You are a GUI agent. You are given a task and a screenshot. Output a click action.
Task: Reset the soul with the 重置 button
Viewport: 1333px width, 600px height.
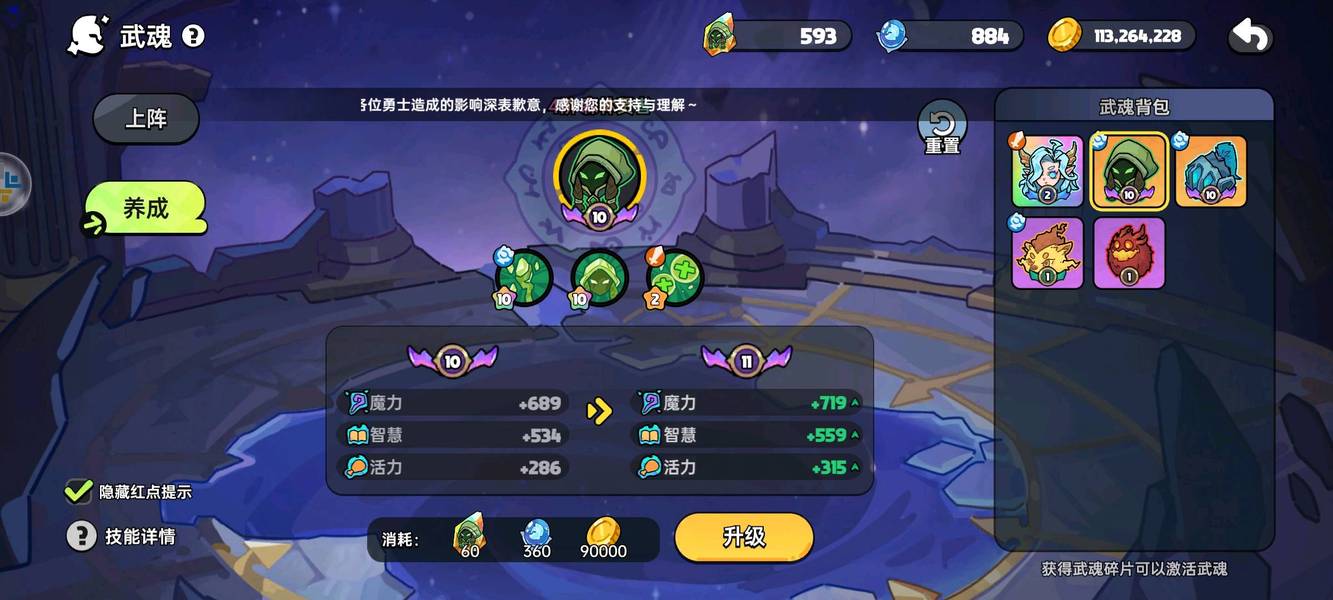(942, 127)
